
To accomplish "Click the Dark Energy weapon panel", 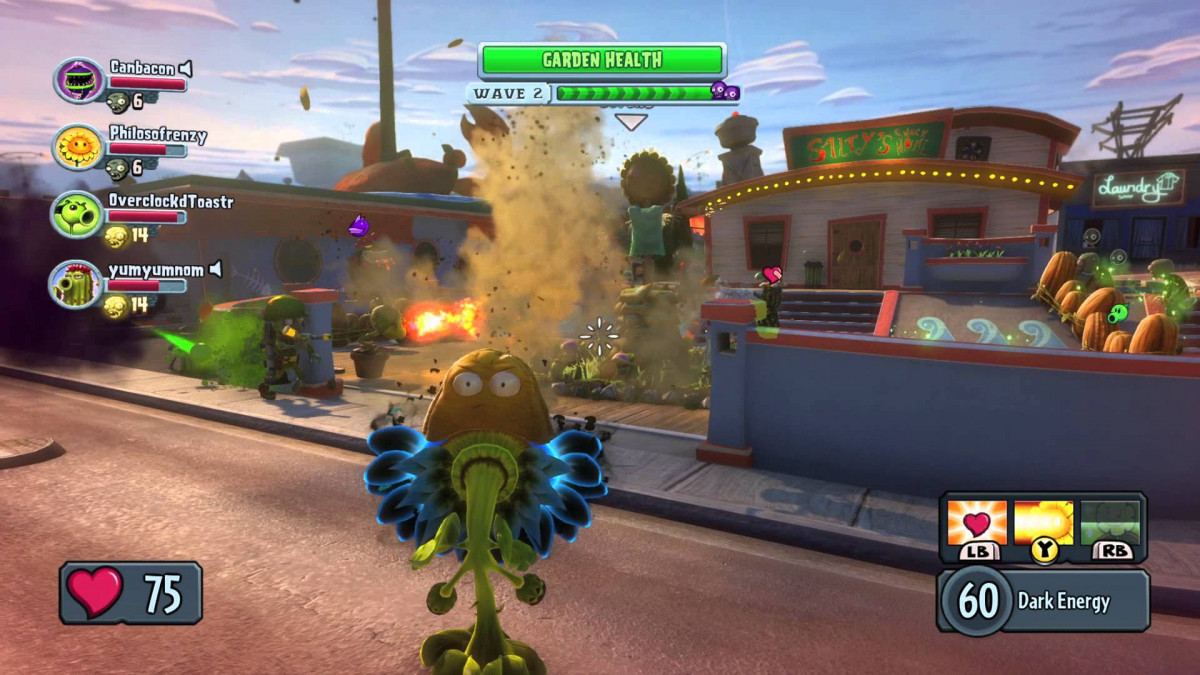I will pos(1043,600).
